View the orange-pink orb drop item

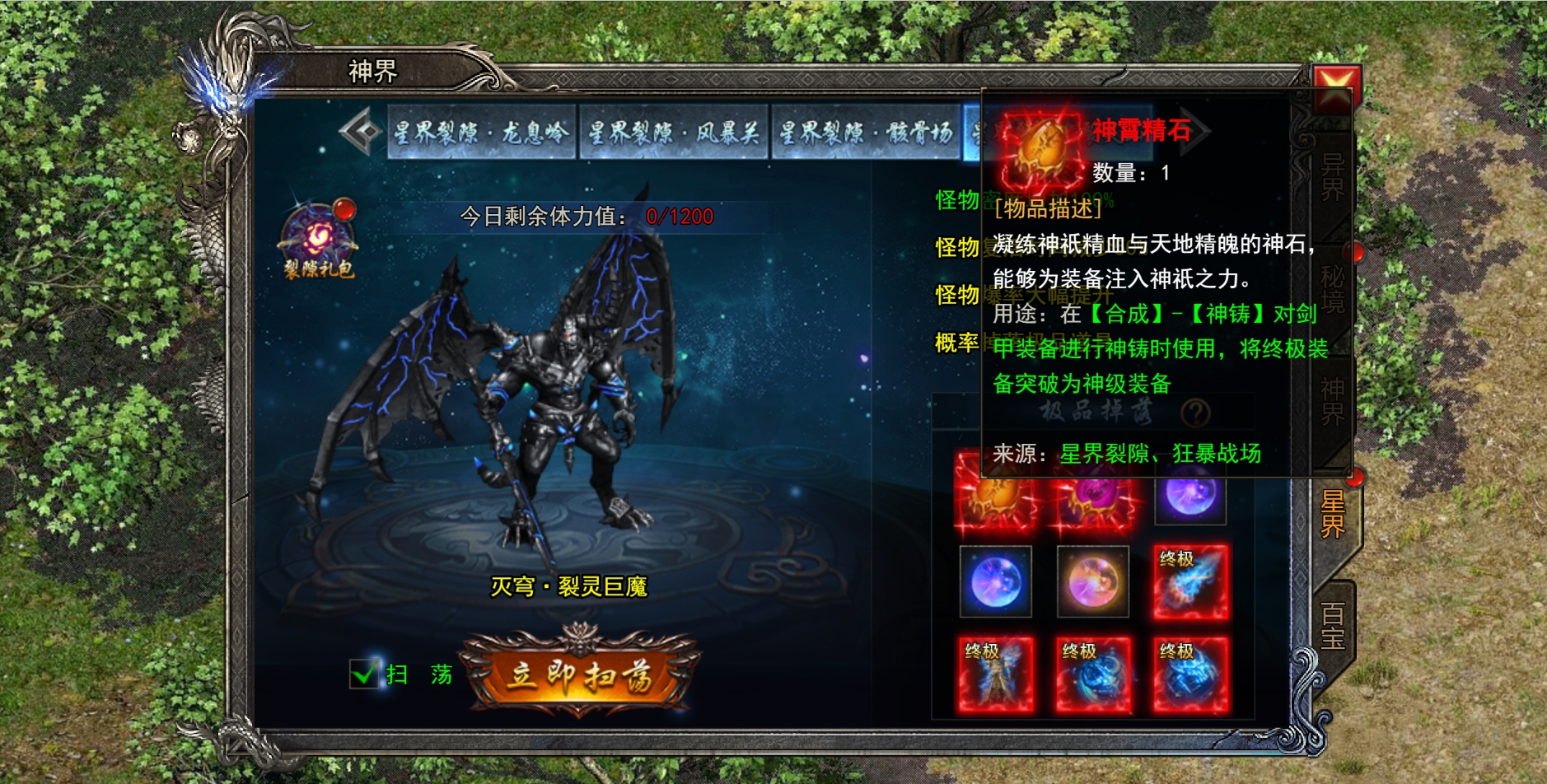1093,581
